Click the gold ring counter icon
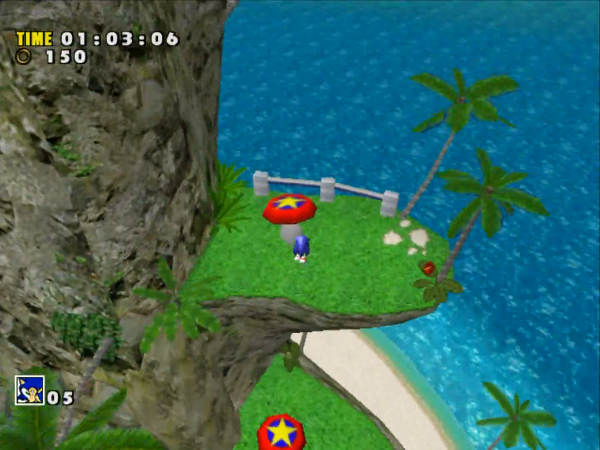Viewport: 600px width, 450px height. (x=24, y=57)
